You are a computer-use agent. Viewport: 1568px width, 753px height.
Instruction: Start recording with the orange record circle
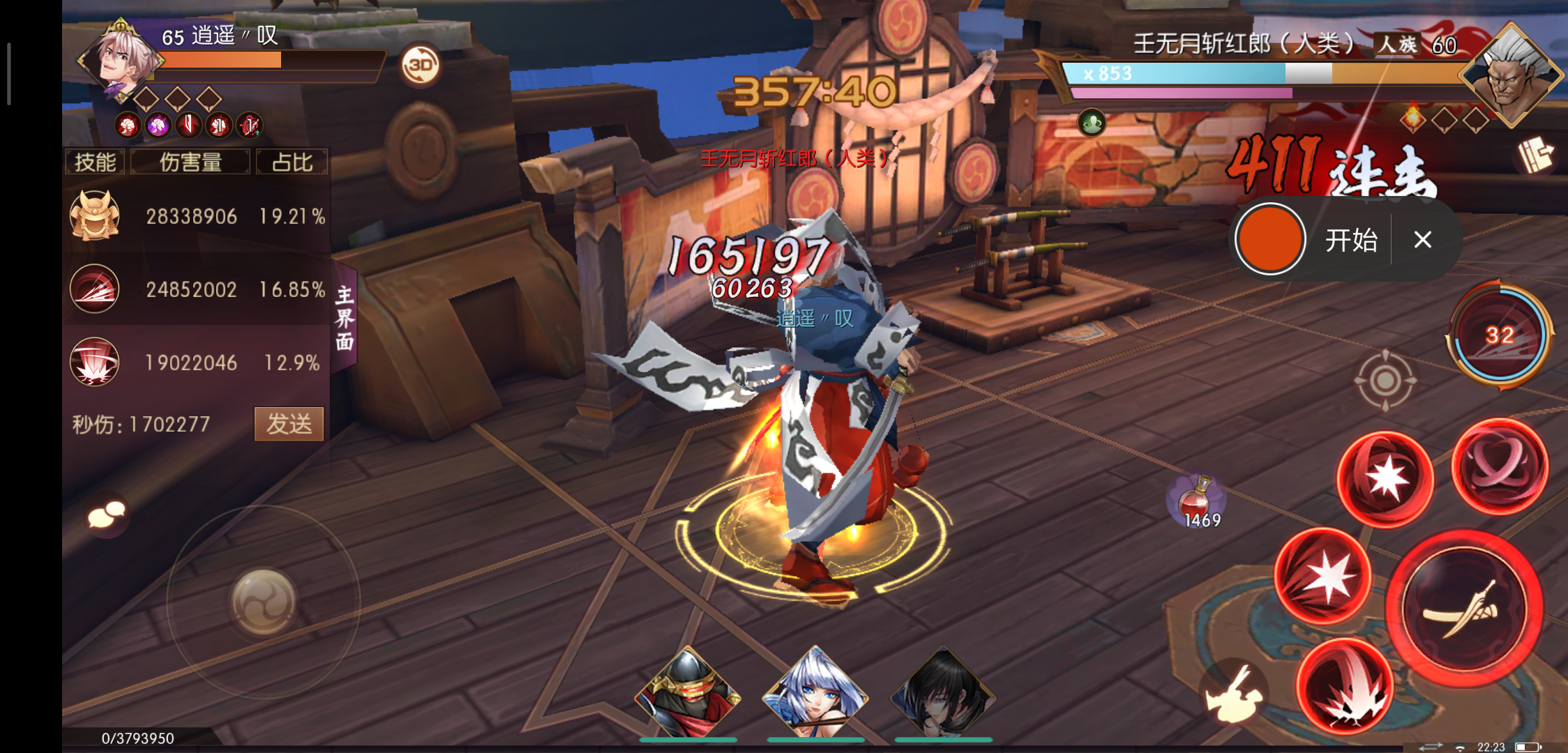[1269, 239]
